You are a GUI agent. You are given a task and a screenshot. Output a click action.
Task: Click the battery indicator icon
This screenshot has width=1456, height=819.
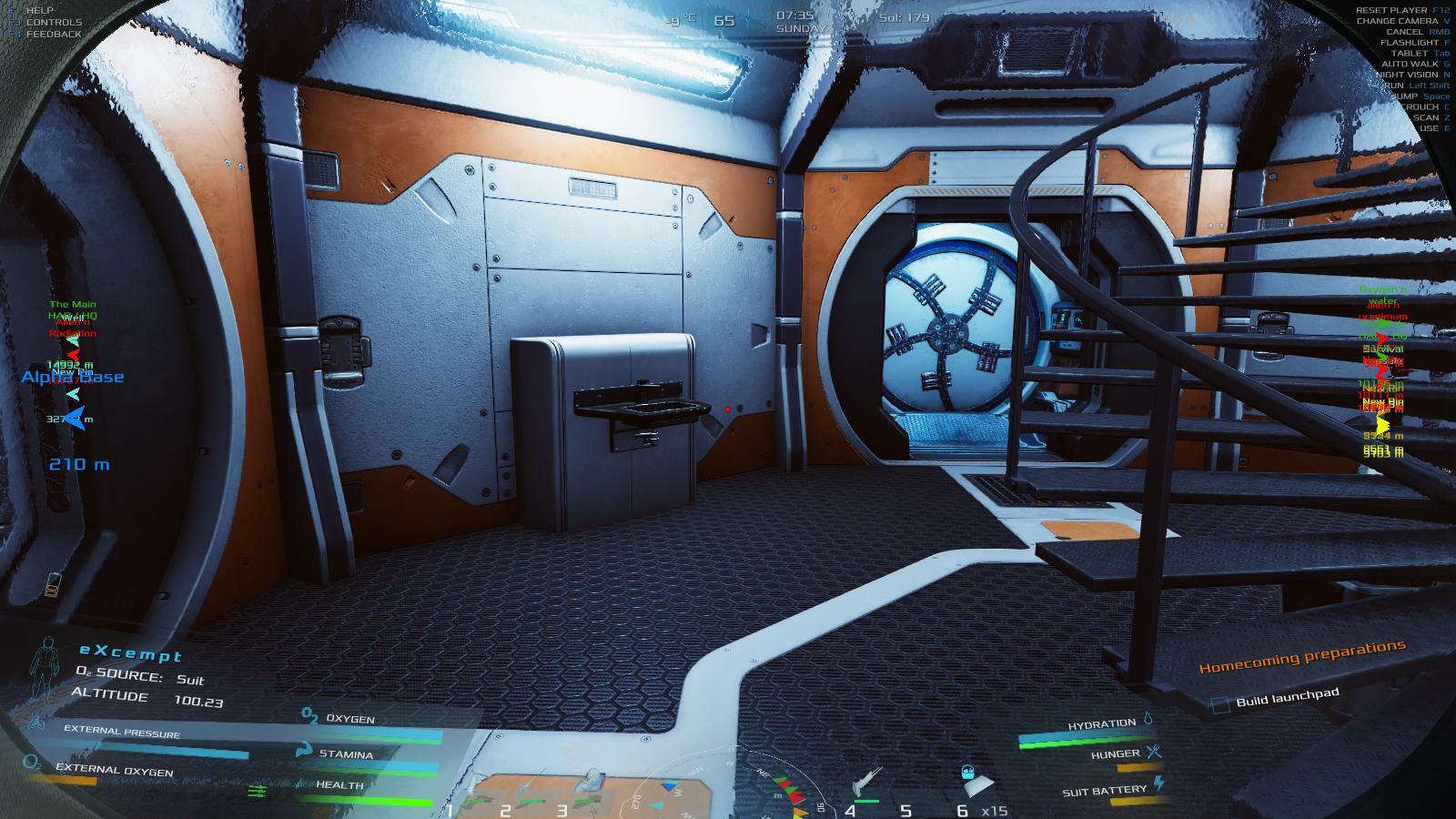click(x=52, y=584)
